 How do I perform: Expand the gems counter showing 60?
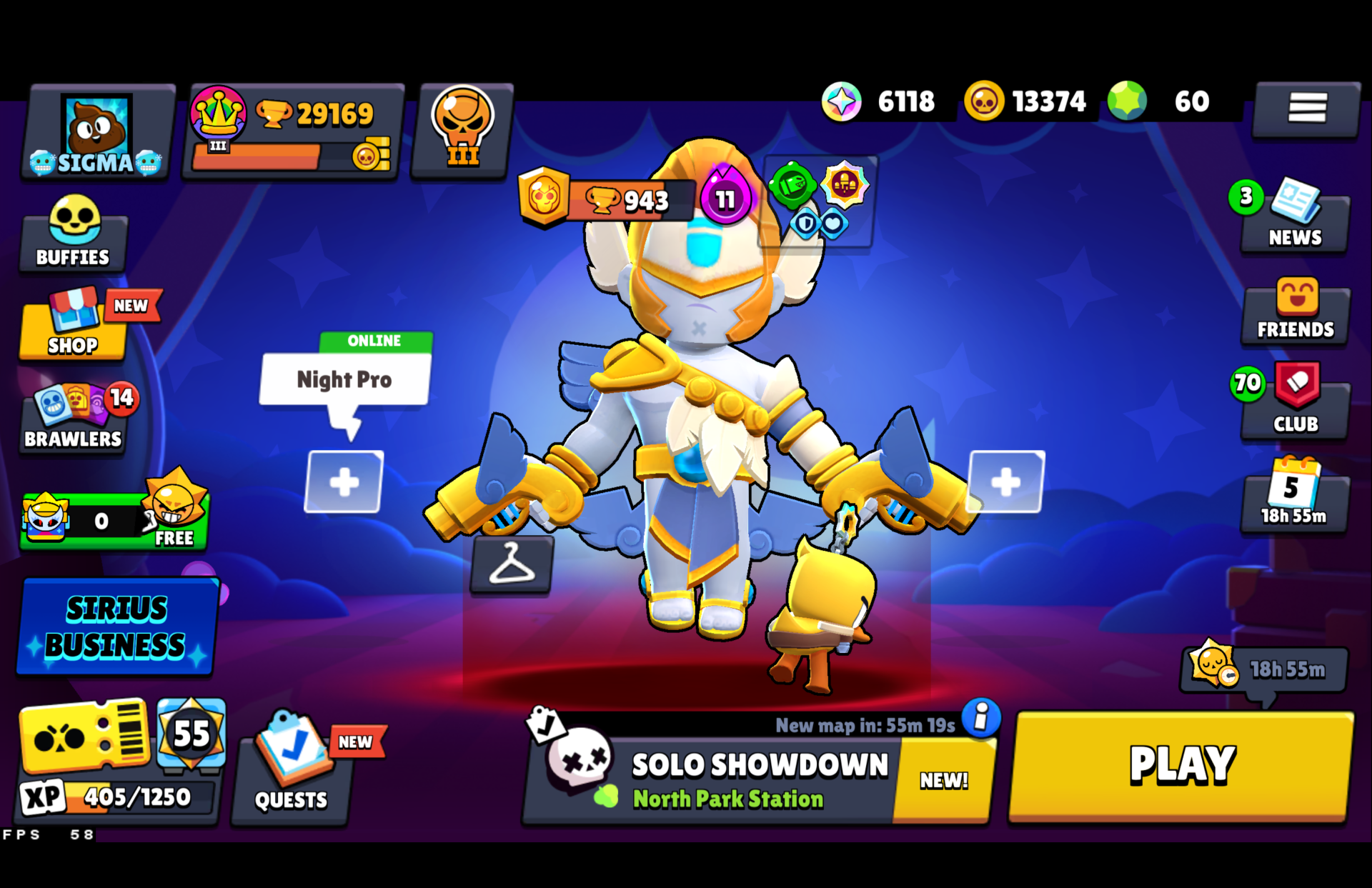point(1165,101)
